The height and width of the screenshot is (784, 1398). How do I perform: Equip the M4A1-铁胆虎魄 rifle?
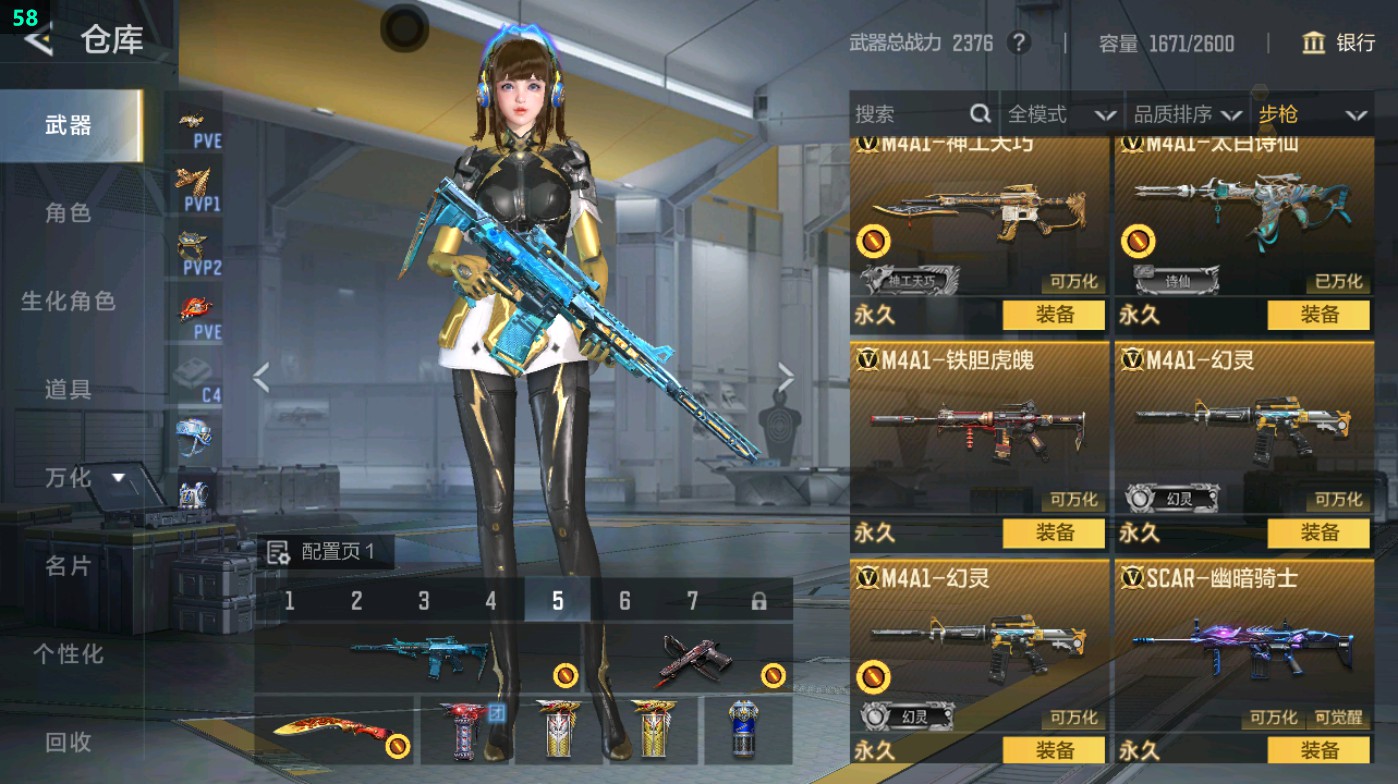point(1054,533)
